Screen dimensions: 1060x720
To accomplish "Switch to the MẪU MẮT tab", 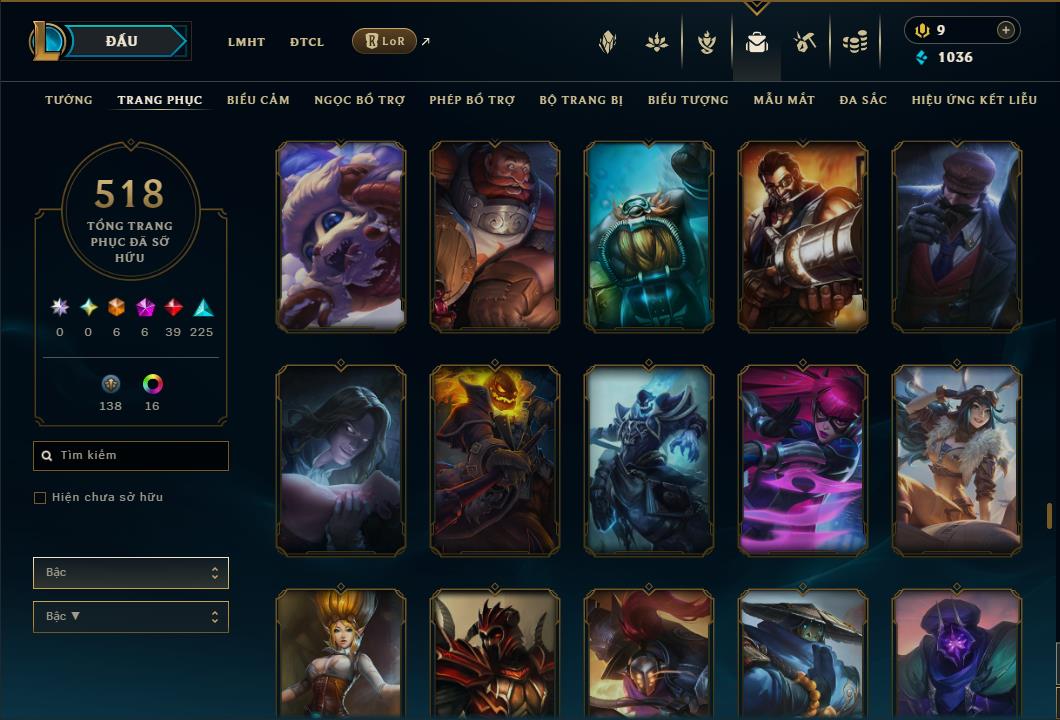I will tap(784, 100).
